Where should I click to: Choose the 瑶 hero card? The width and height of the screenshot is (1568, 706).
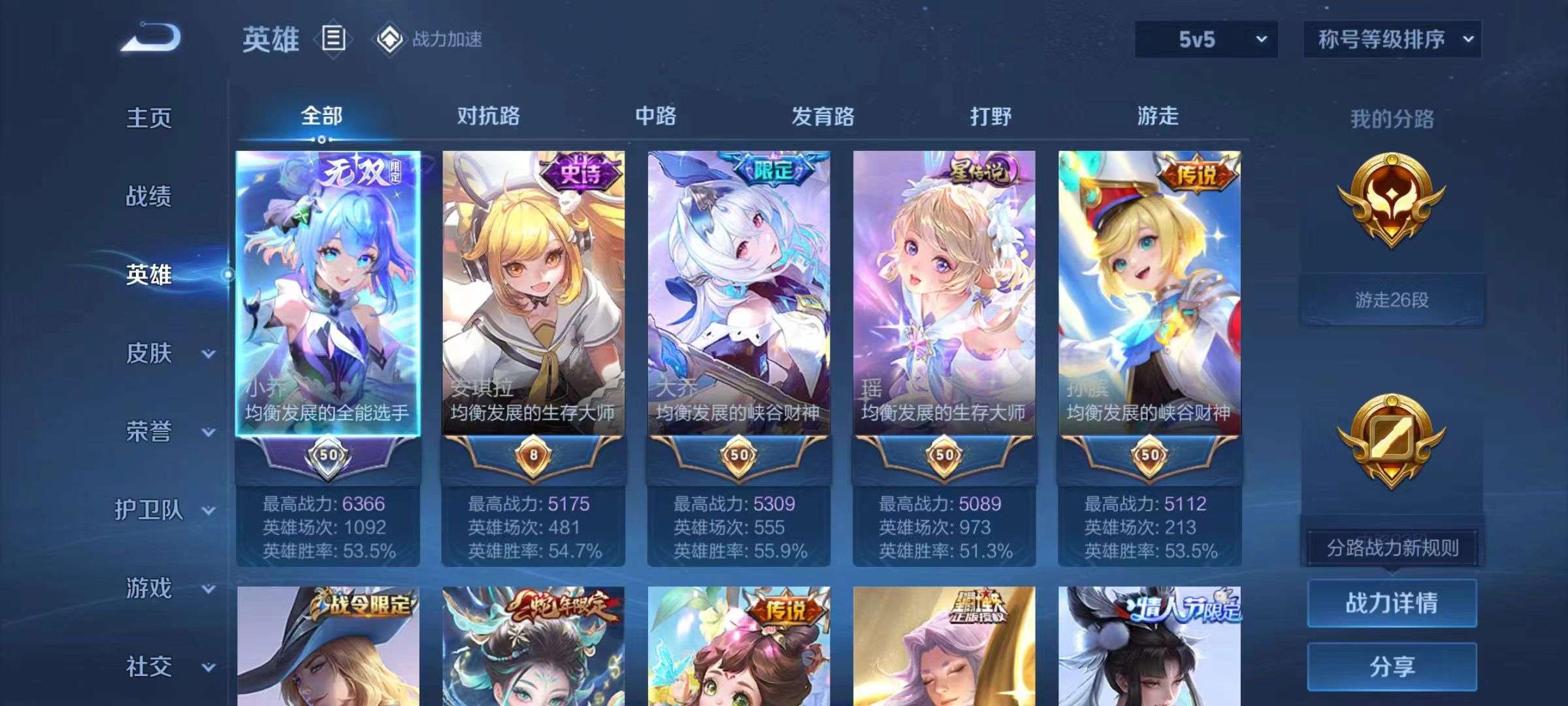[x=944, y=294]
